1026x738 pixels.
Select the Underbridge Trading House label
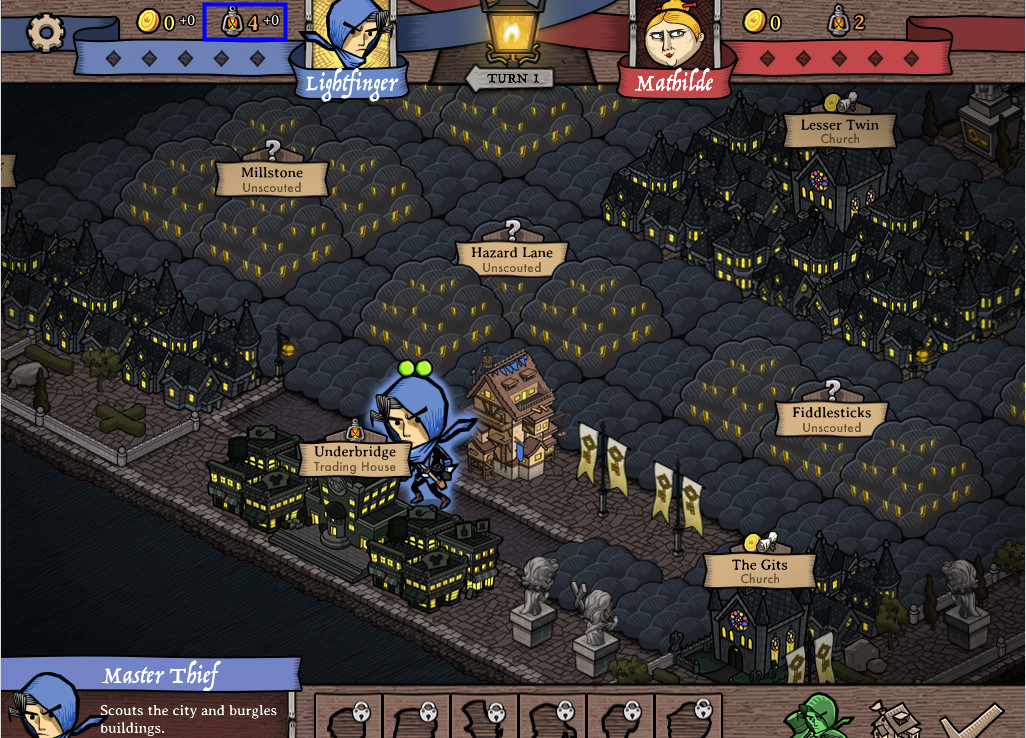click(355, 458)
